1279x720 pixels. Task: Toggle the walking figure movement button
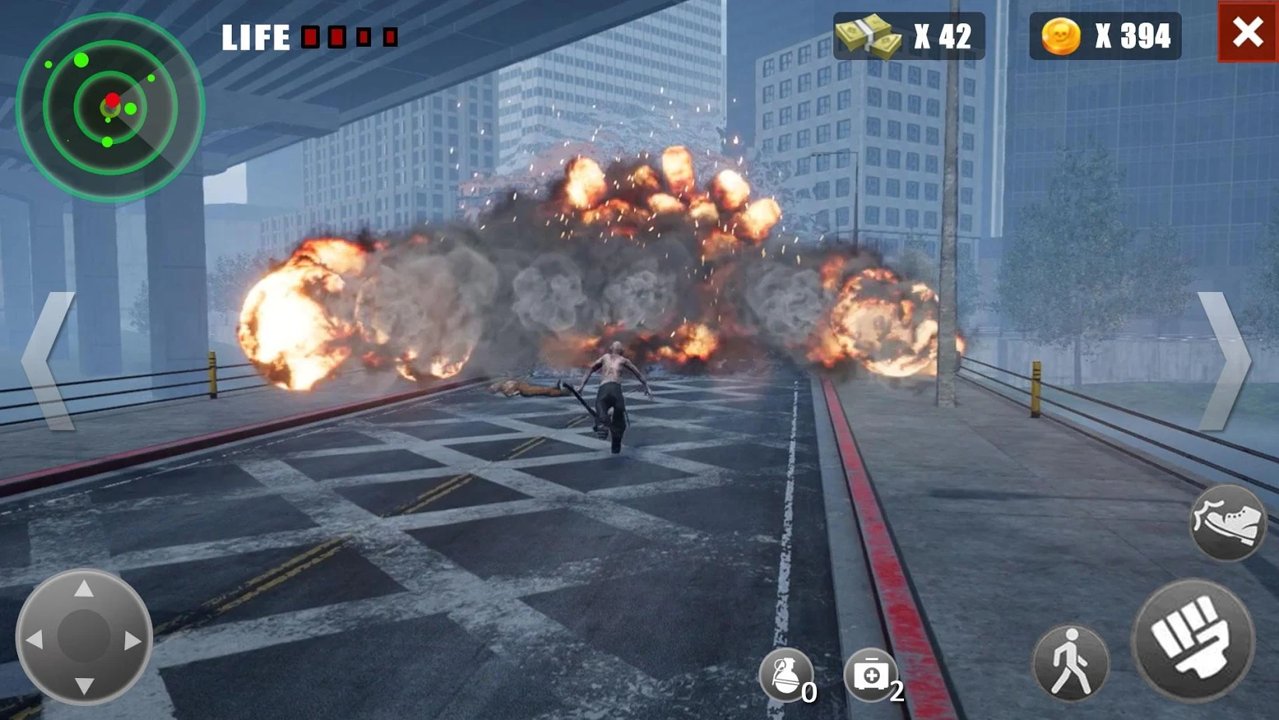[1071, 662]
